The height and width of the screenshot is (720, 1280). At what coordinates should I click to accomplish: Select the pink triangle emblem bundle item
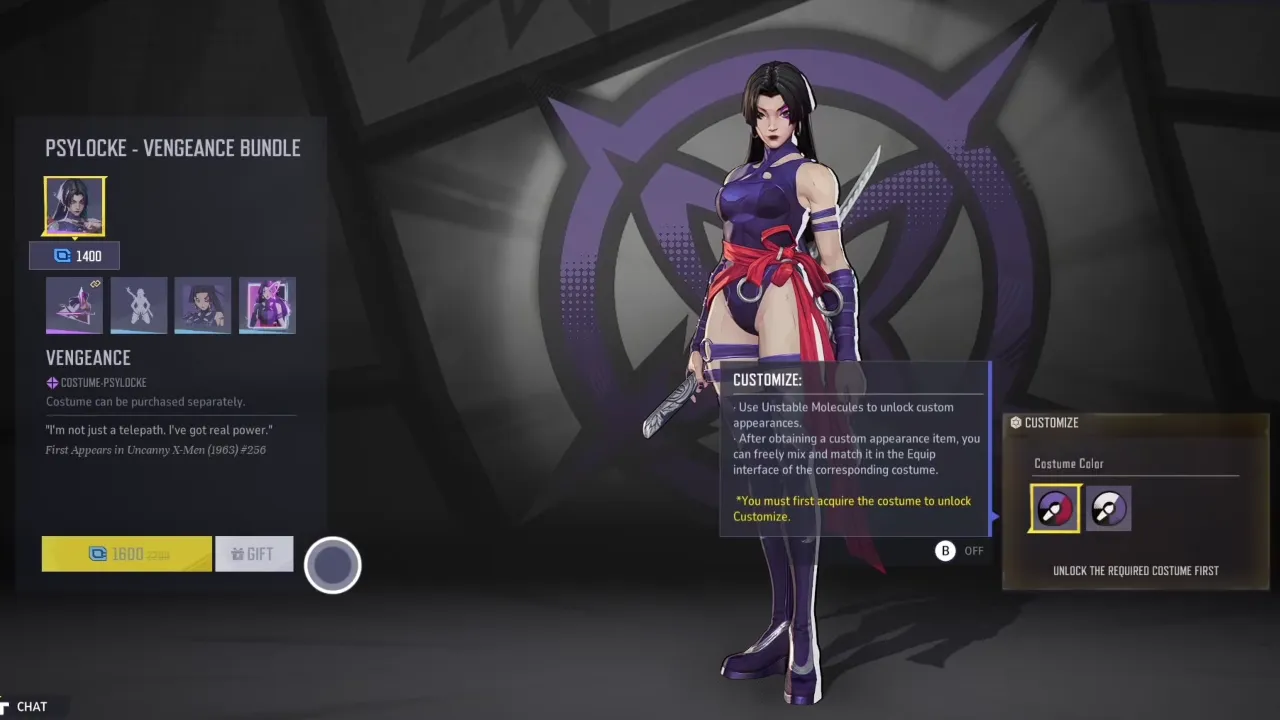tap(75, 305)
